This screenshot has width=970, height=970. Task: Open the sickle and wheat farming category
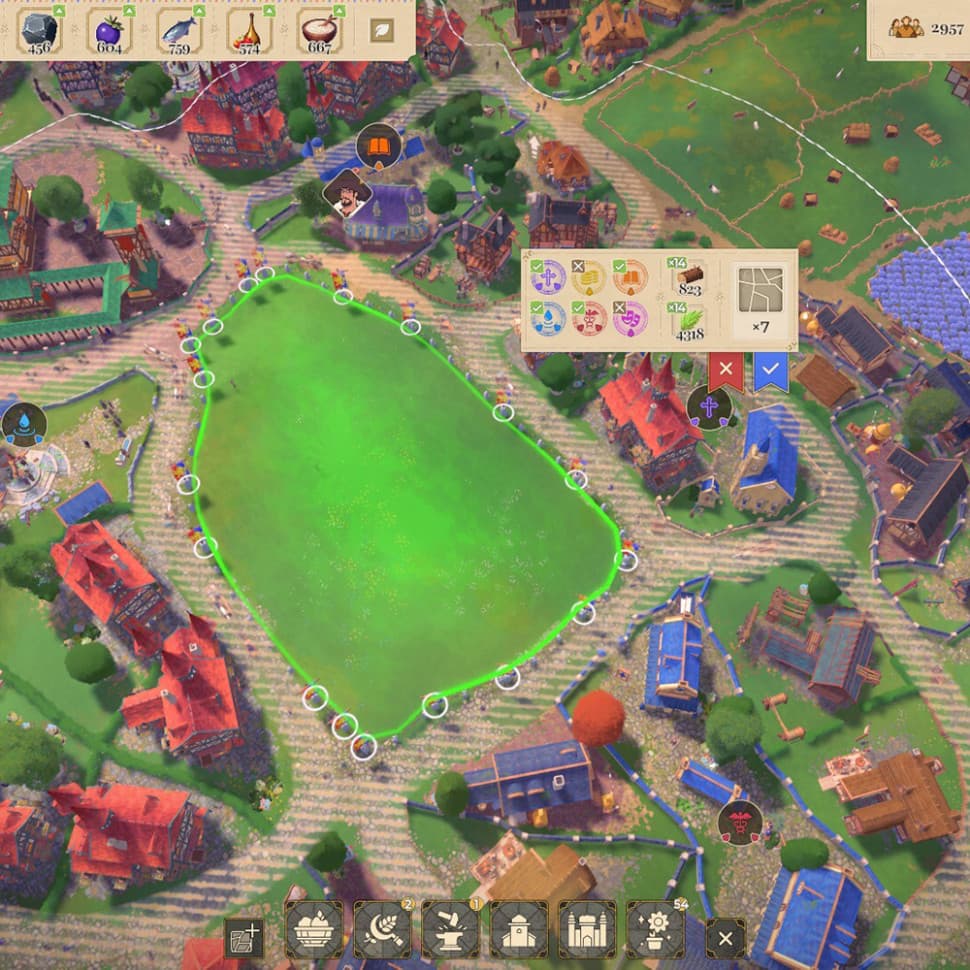click(x=383, y=929)
